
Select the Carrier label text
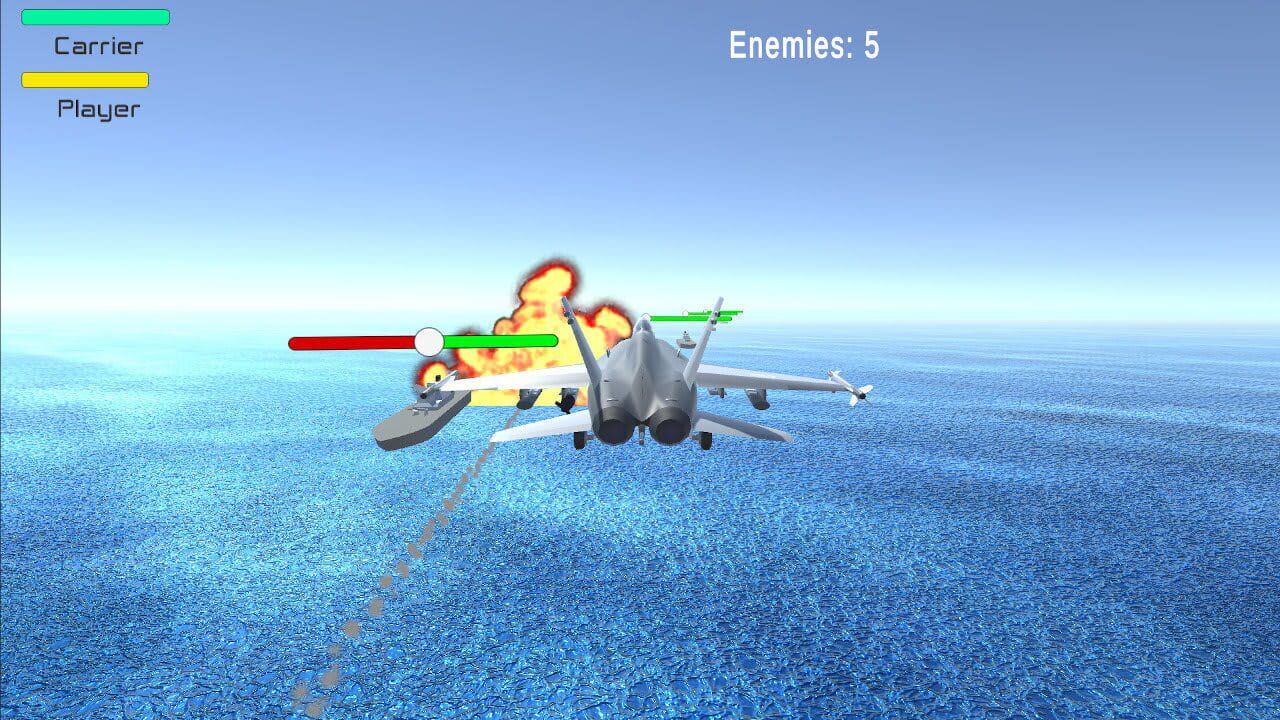(x=98, y=46)
